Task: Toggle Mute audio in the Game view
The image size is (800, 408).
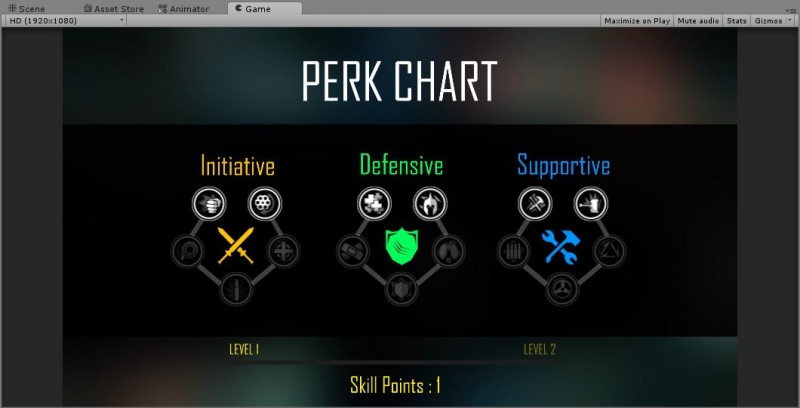Action: pyautogui.click(x=698, y=20)
